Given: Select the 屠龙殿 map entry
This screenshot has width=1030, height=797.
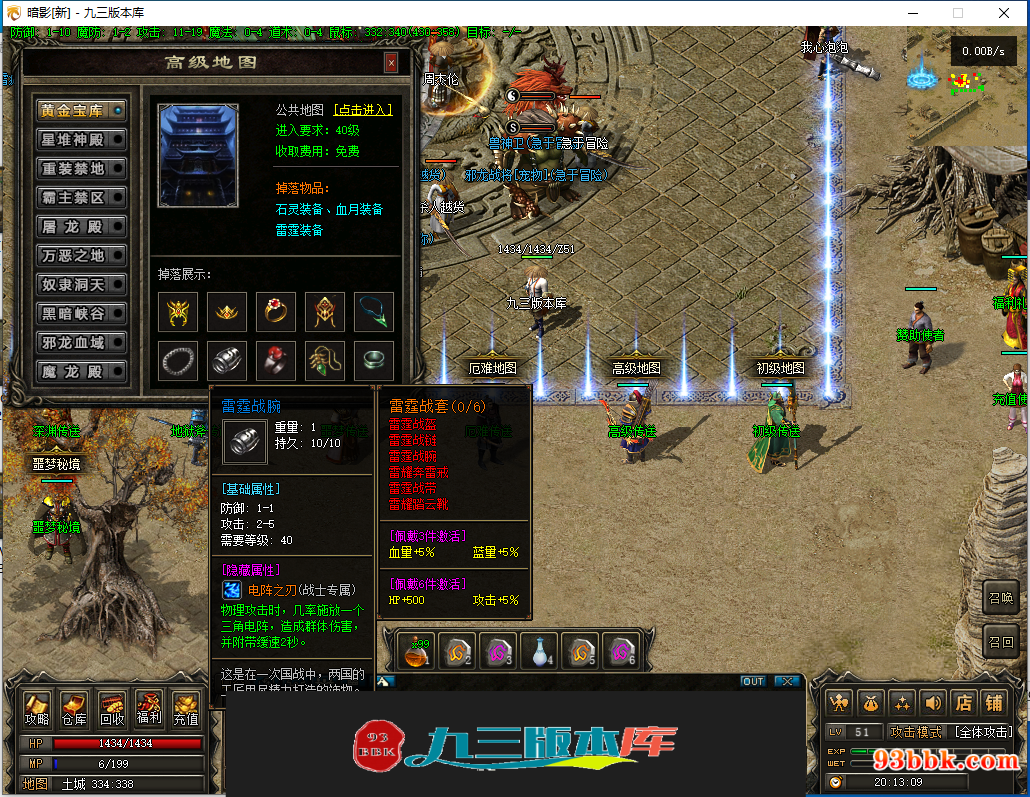Looking at the screenshot, I should pyautogui.click(x=82, y=227).
